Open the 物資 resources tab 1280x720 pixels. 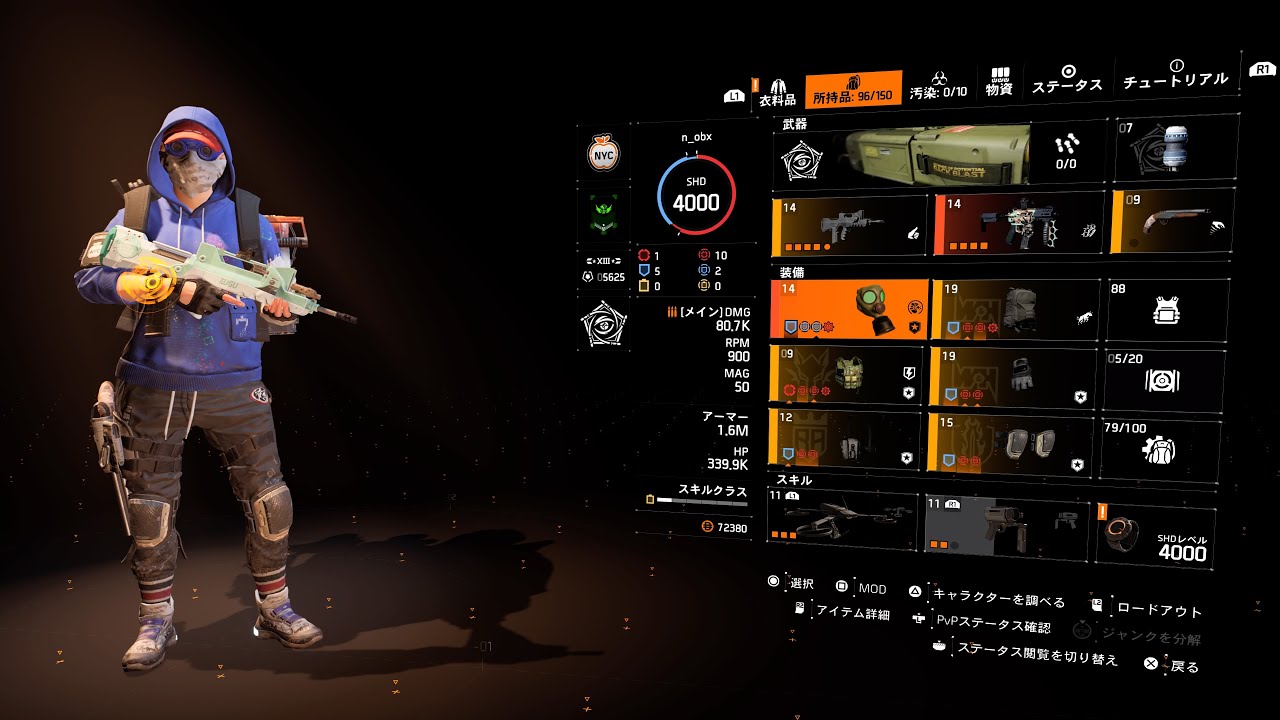pos(999,82)
